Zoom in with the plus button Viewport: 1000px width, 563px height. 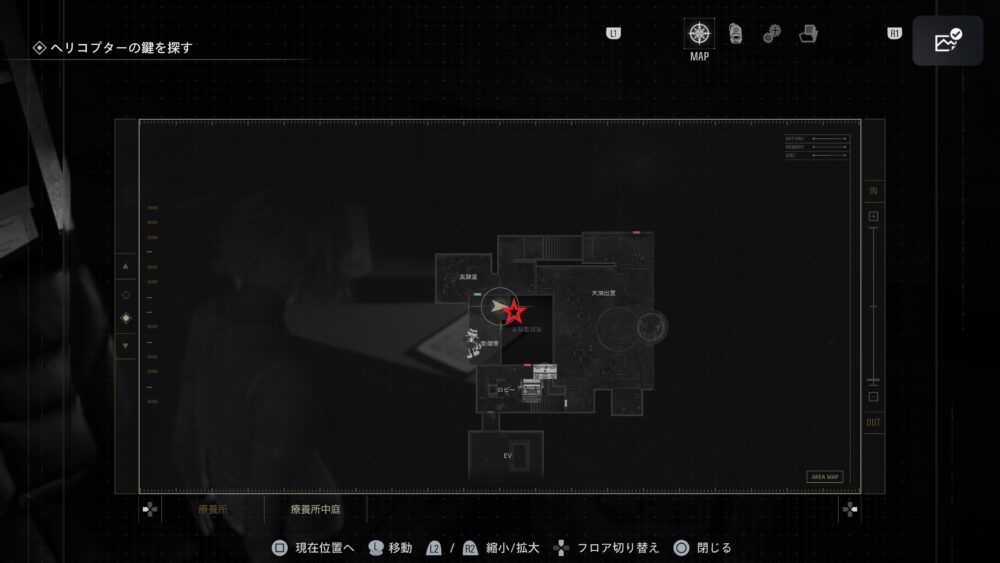coord(873,216)
